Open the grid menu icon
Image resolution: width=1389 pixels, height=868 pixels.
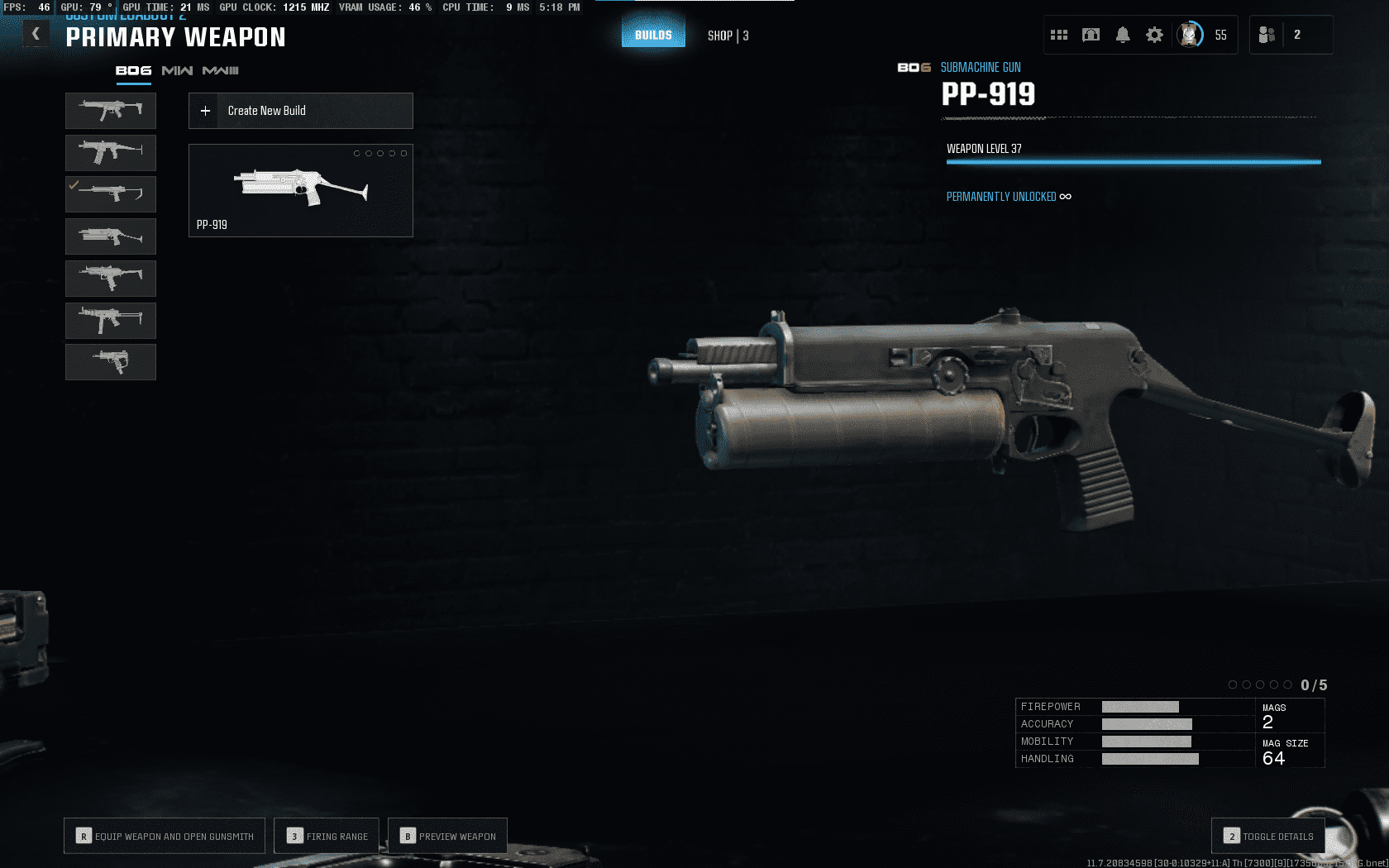coord(1059,35)
